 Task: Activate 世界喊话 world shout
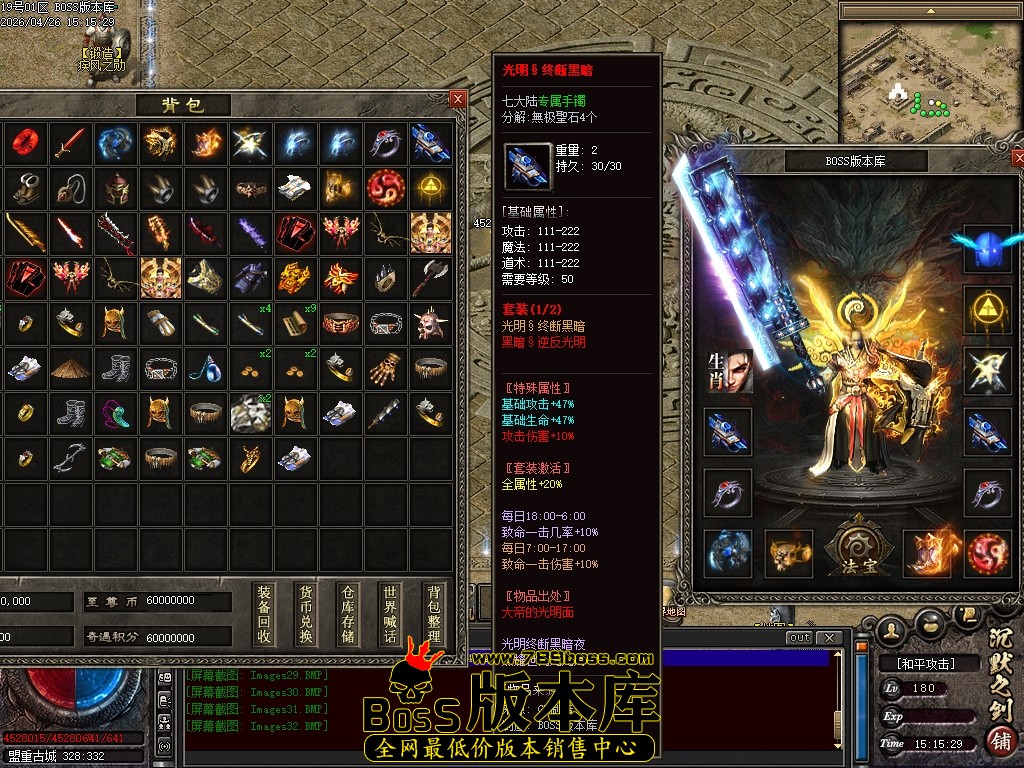390,614
